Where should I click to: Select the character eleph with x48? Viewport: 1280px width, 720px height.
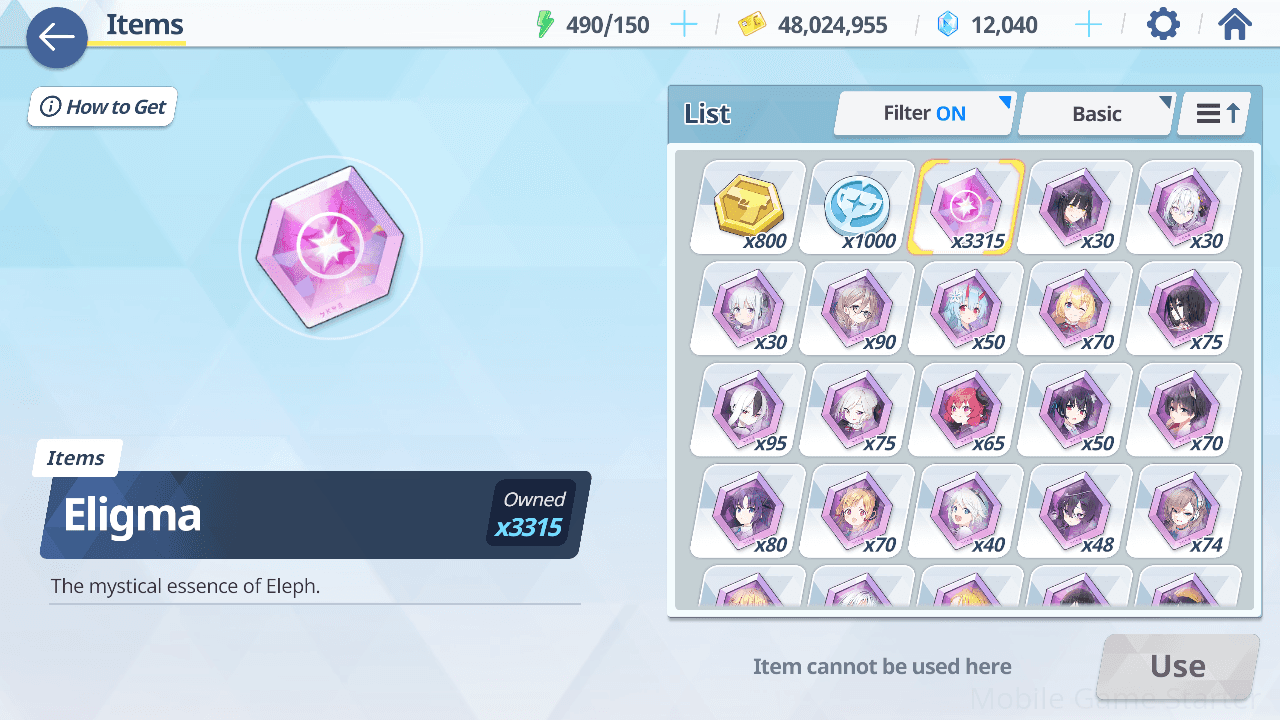point(1075,510)
